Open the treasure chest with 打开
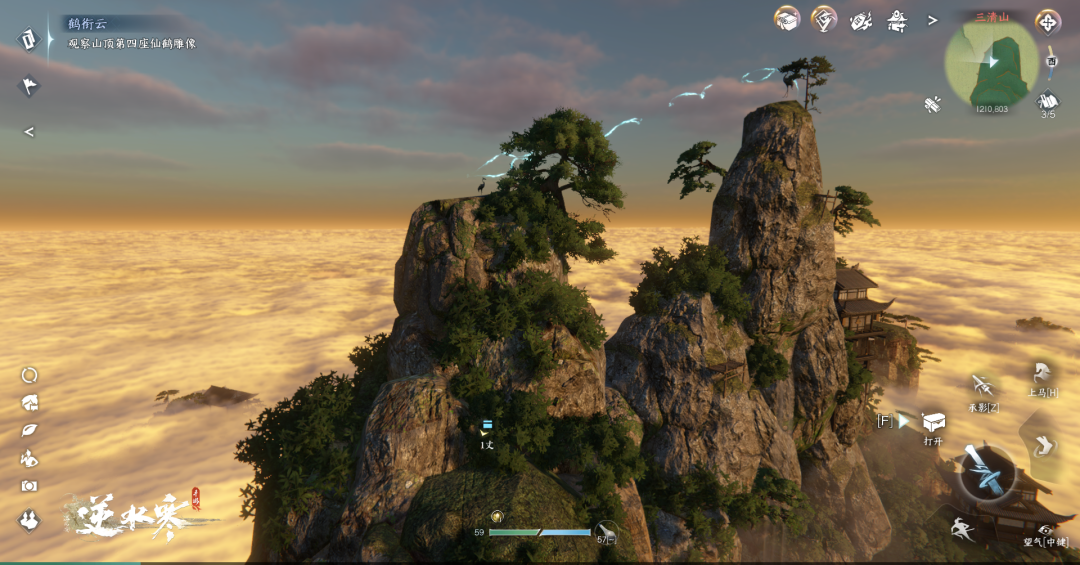Image resolution: width=1080 pixels, height=565 pixels. 934,422
